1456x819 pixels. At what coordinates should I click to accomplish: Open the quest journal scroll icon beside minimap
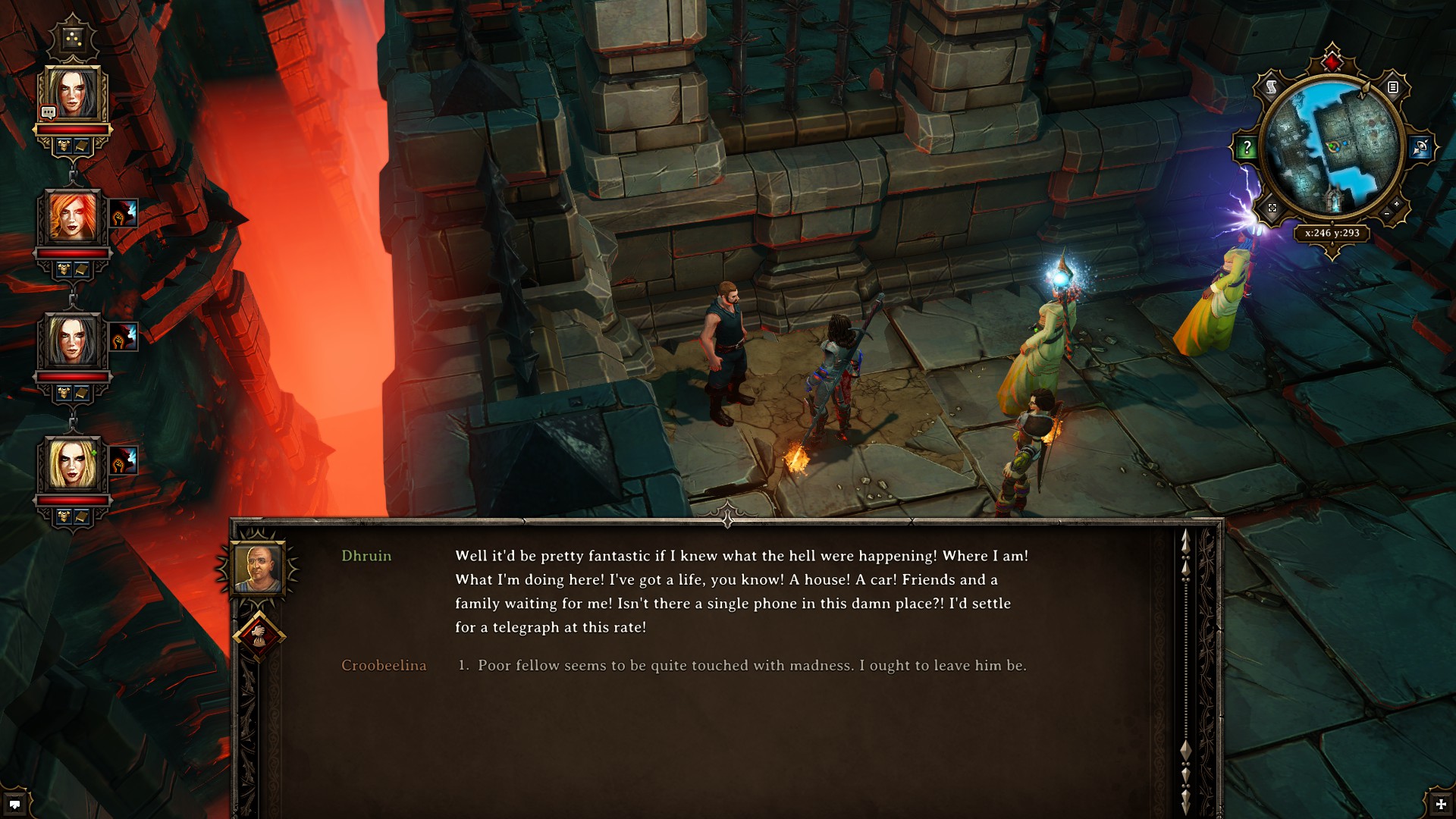(1270, 86)
